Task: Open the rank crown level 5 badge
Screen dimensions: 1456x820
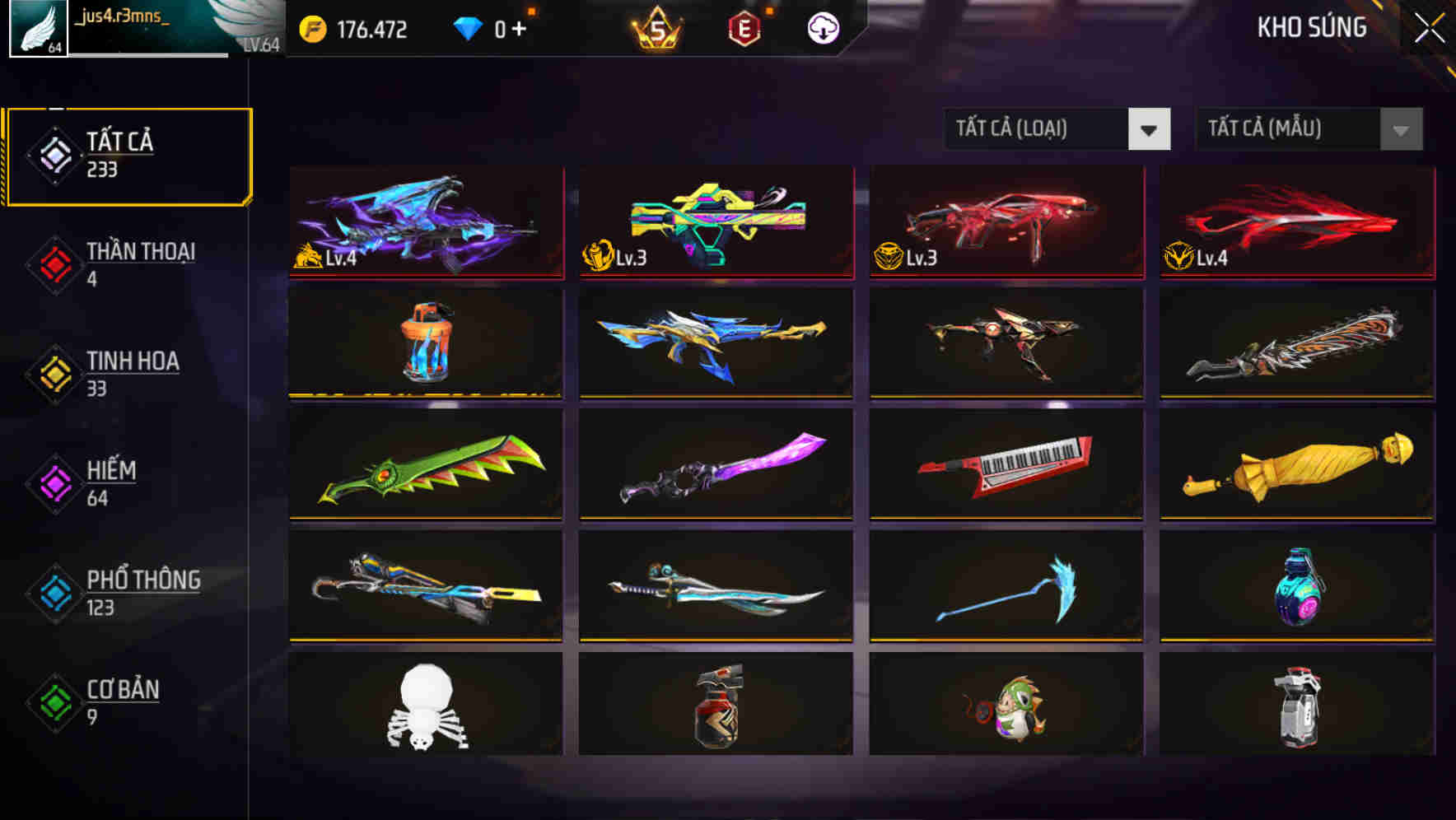Action: click(653, 27)
